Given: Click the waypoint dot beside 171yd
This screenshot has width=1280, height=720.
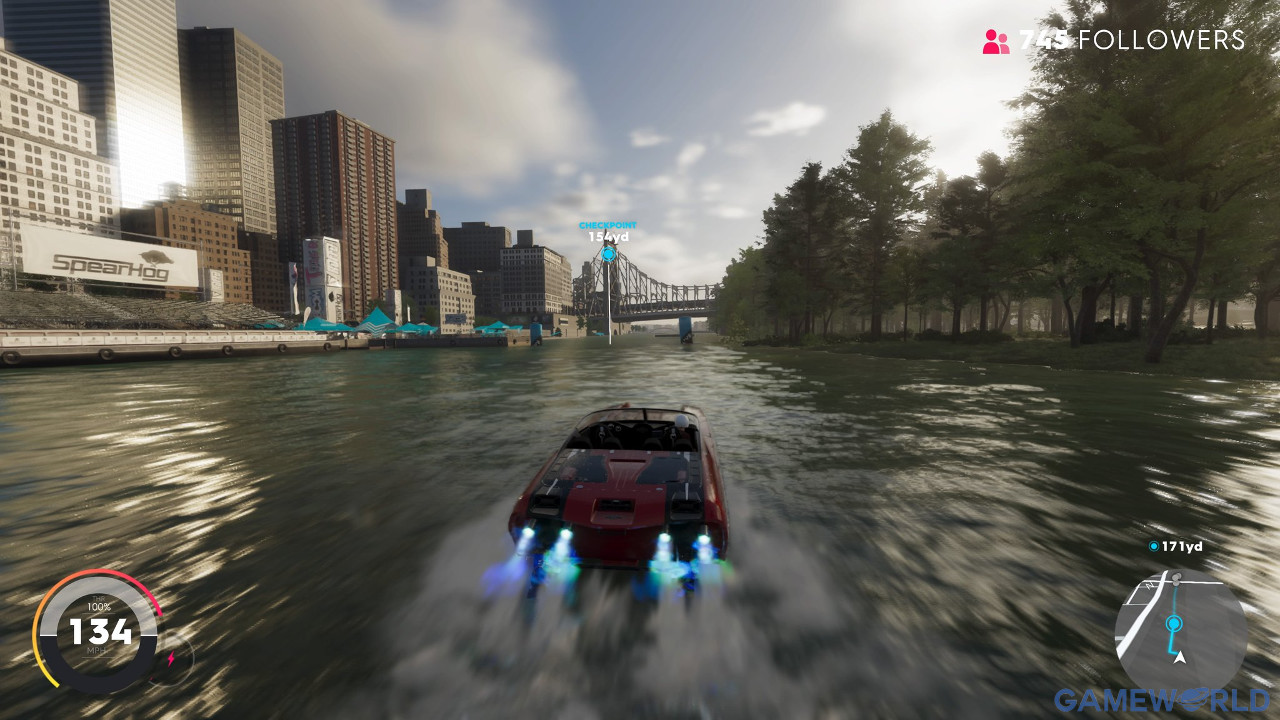Looking at the screenshot, I should (1154, 546).
